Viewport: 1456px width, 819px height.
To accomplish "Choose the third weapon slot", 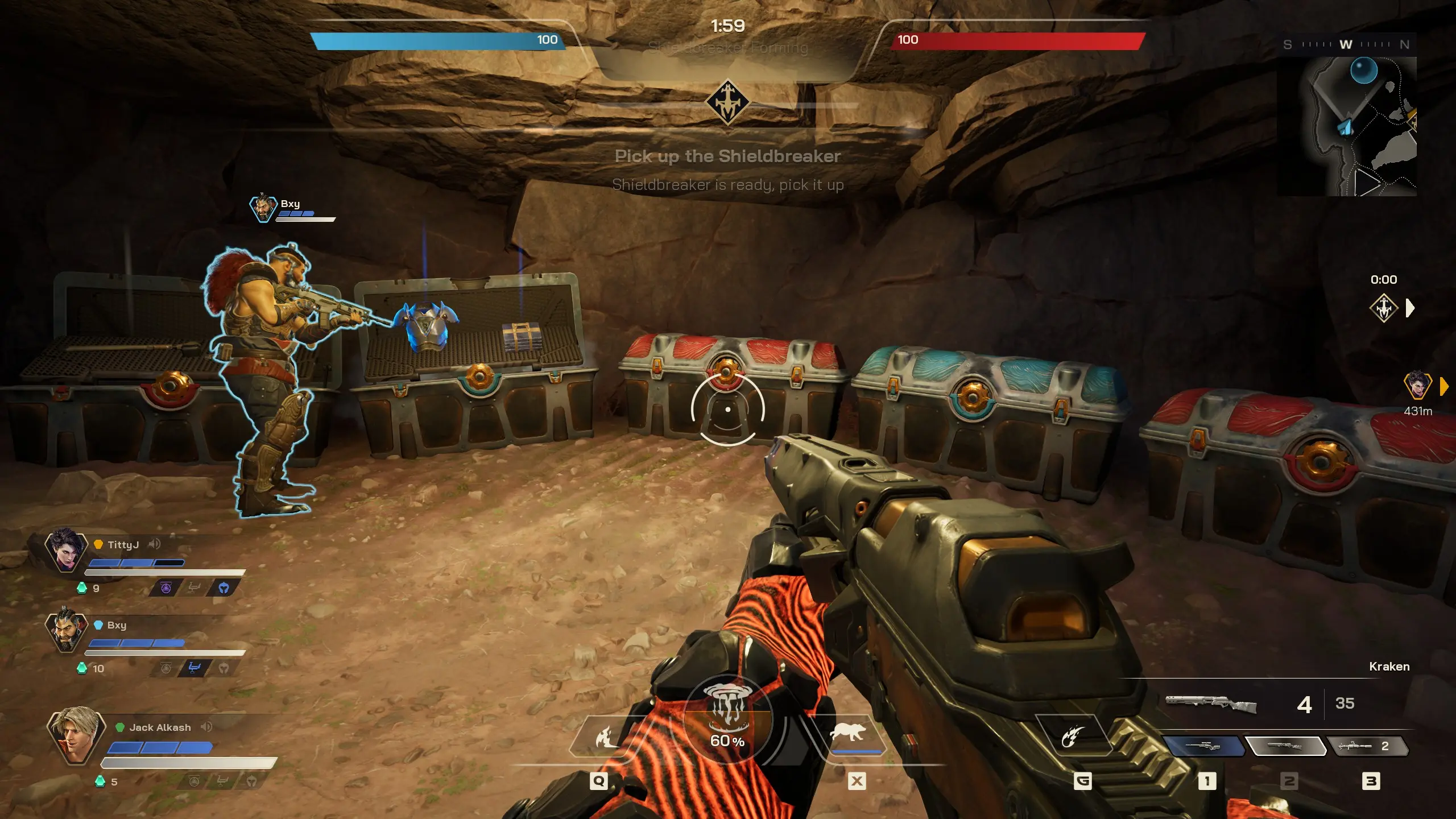I will pos(1366,746).
